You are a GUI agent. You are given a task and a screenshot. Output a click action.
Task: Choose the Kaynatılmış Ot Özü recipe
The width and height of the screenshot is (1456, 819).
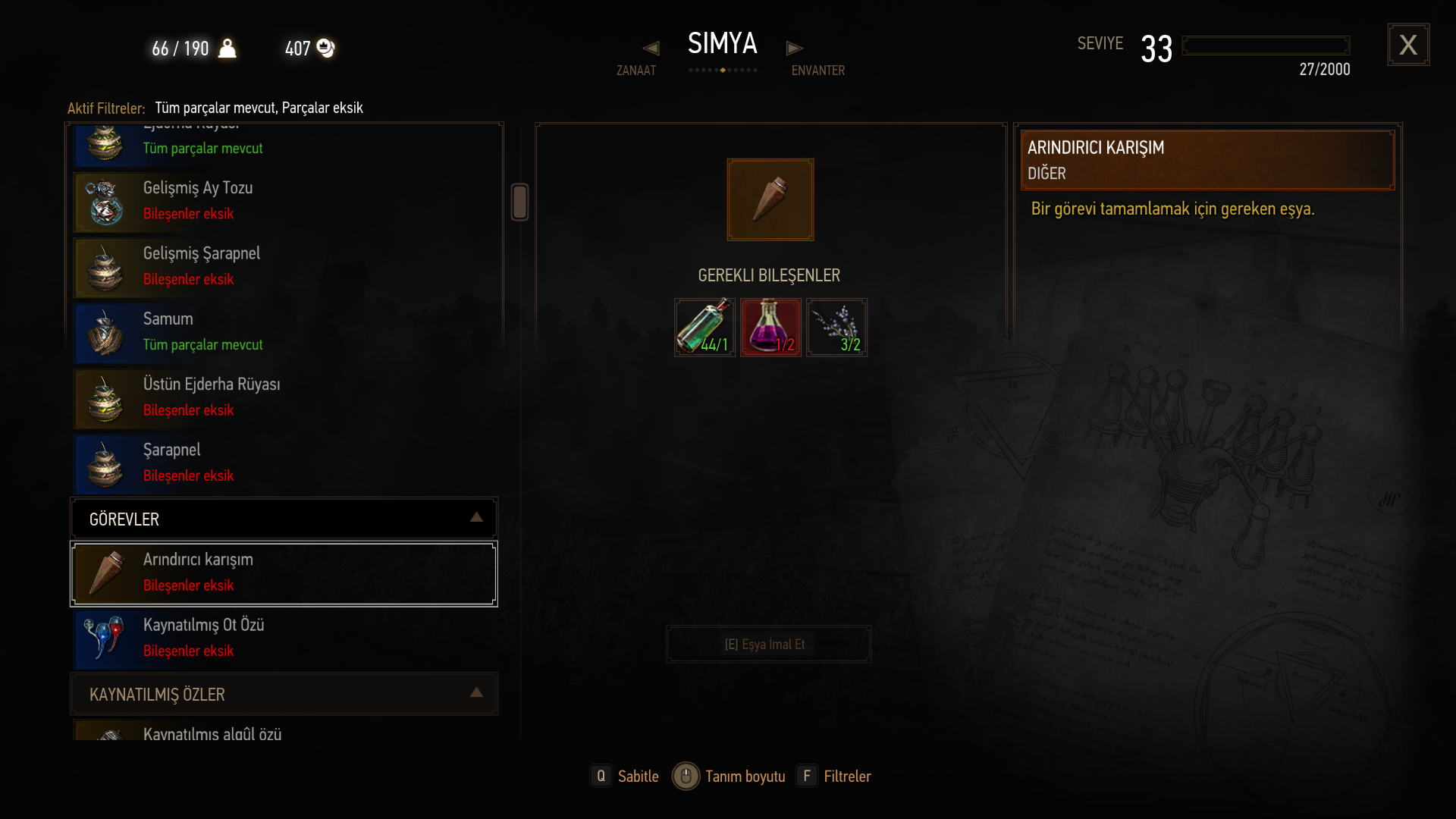click(x=284, y=639)
